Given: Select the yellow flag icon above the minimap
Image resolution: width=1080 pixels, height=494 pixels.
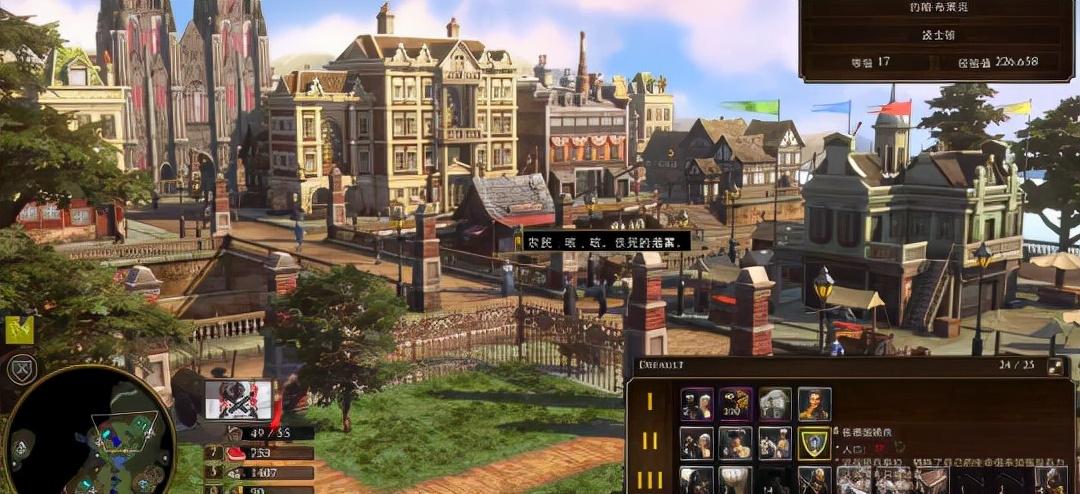Looking at the screenshot, I should (x=19, y=329).
